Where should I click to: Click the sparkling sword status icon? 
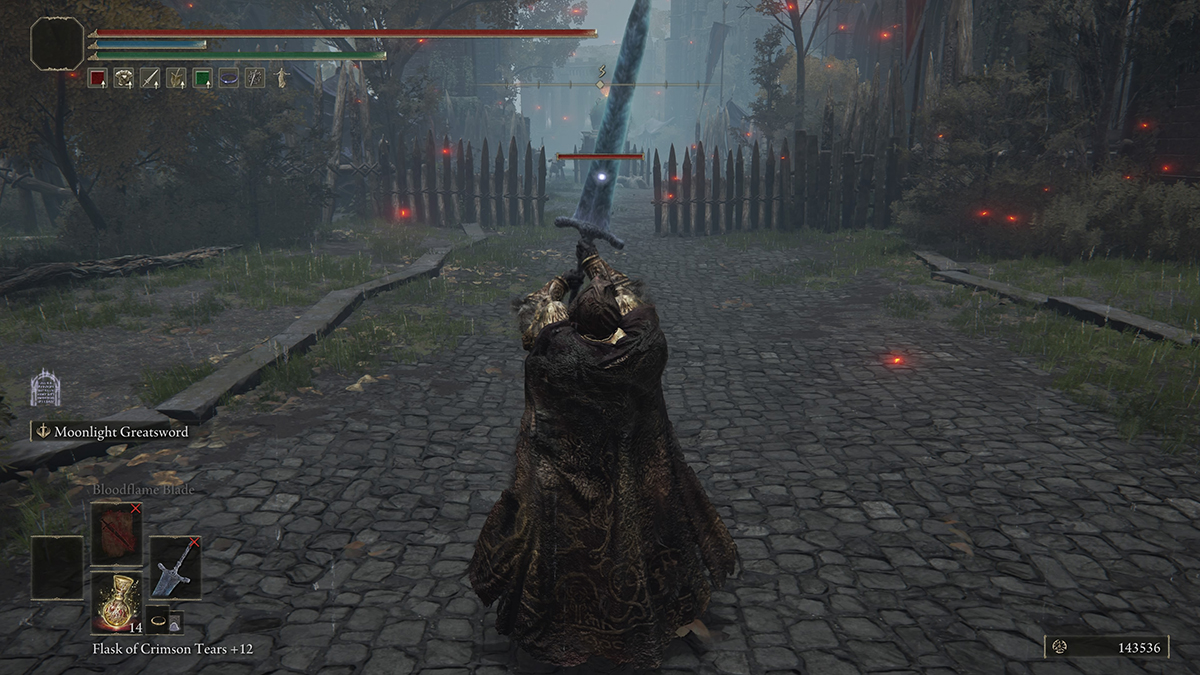click(255, 77)
